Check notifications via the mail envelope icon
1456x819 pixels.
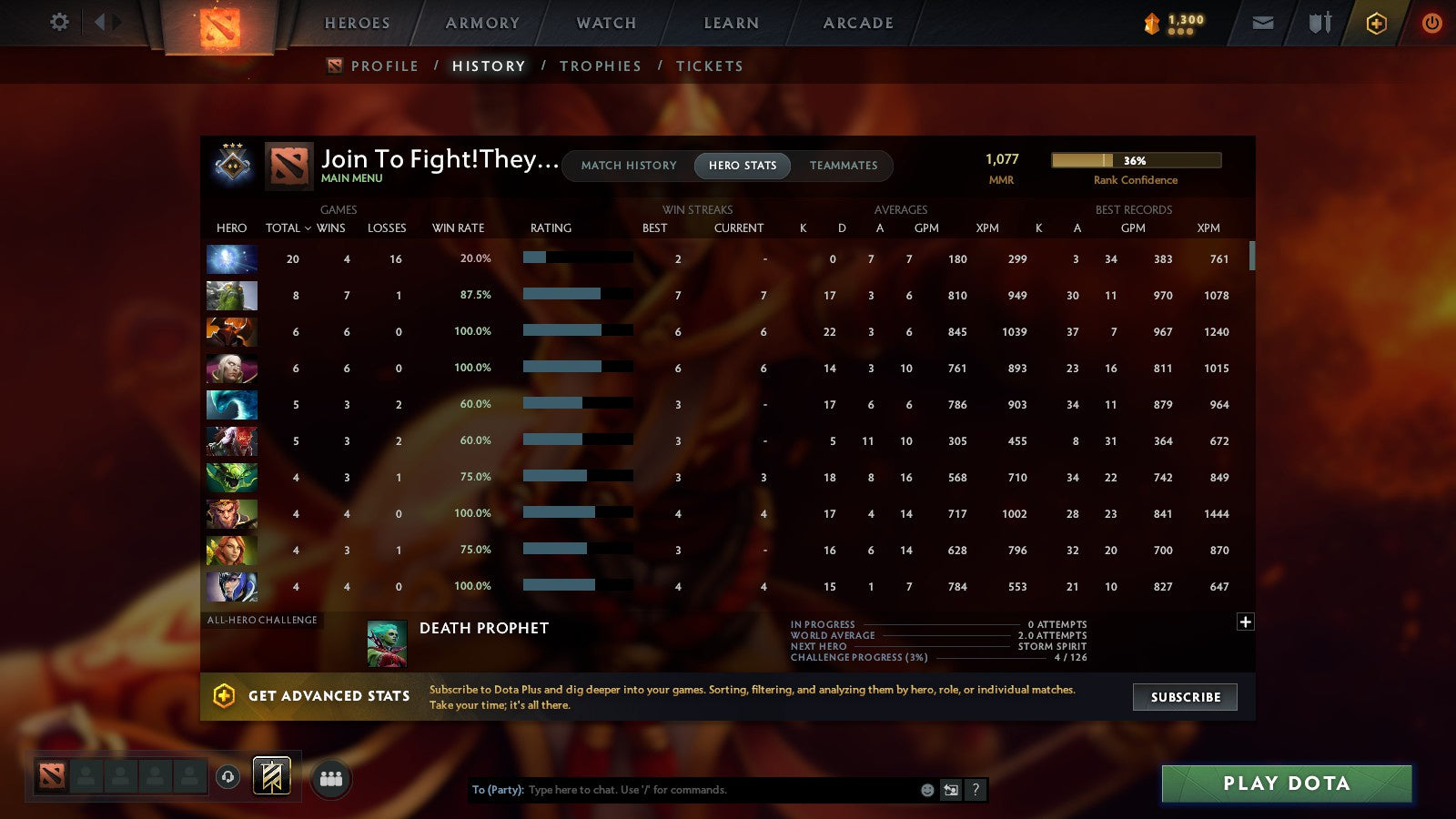[x=1263, y=23]
